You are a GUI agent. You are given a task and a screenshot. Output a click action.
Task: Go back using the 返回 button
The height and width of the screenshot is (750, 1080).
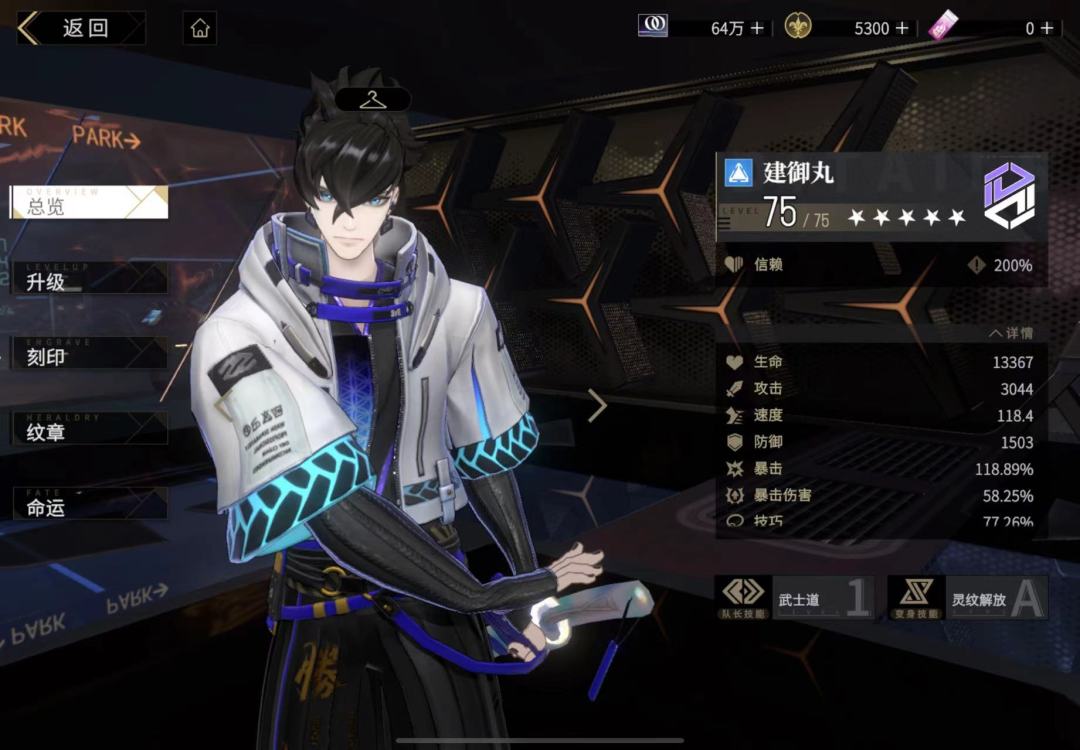point(80,28)
